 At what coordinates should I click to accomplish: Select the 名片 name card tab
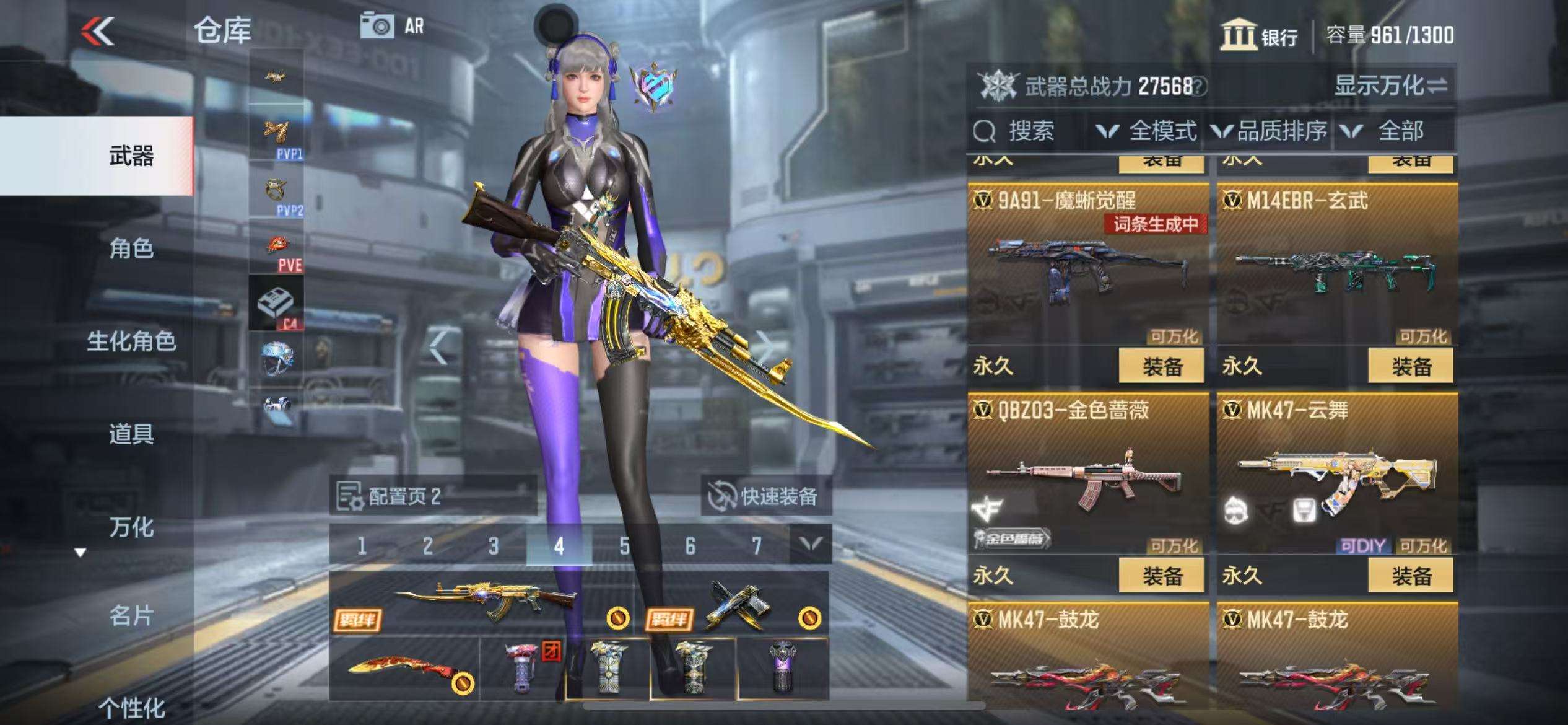pos(131,616)
